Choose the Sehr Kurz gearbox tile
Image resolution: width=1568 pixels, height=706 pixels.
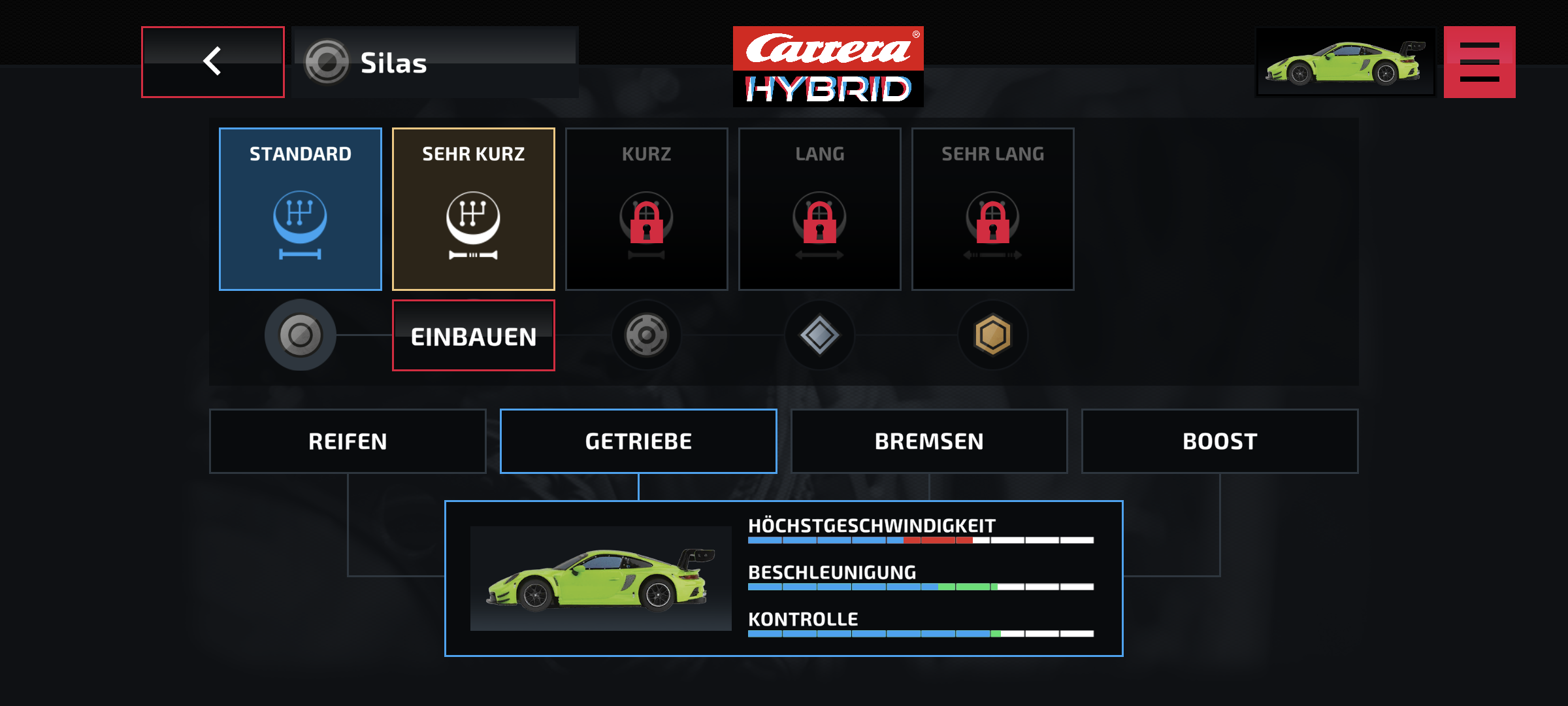pyautogui.click(x=474, y=209)
